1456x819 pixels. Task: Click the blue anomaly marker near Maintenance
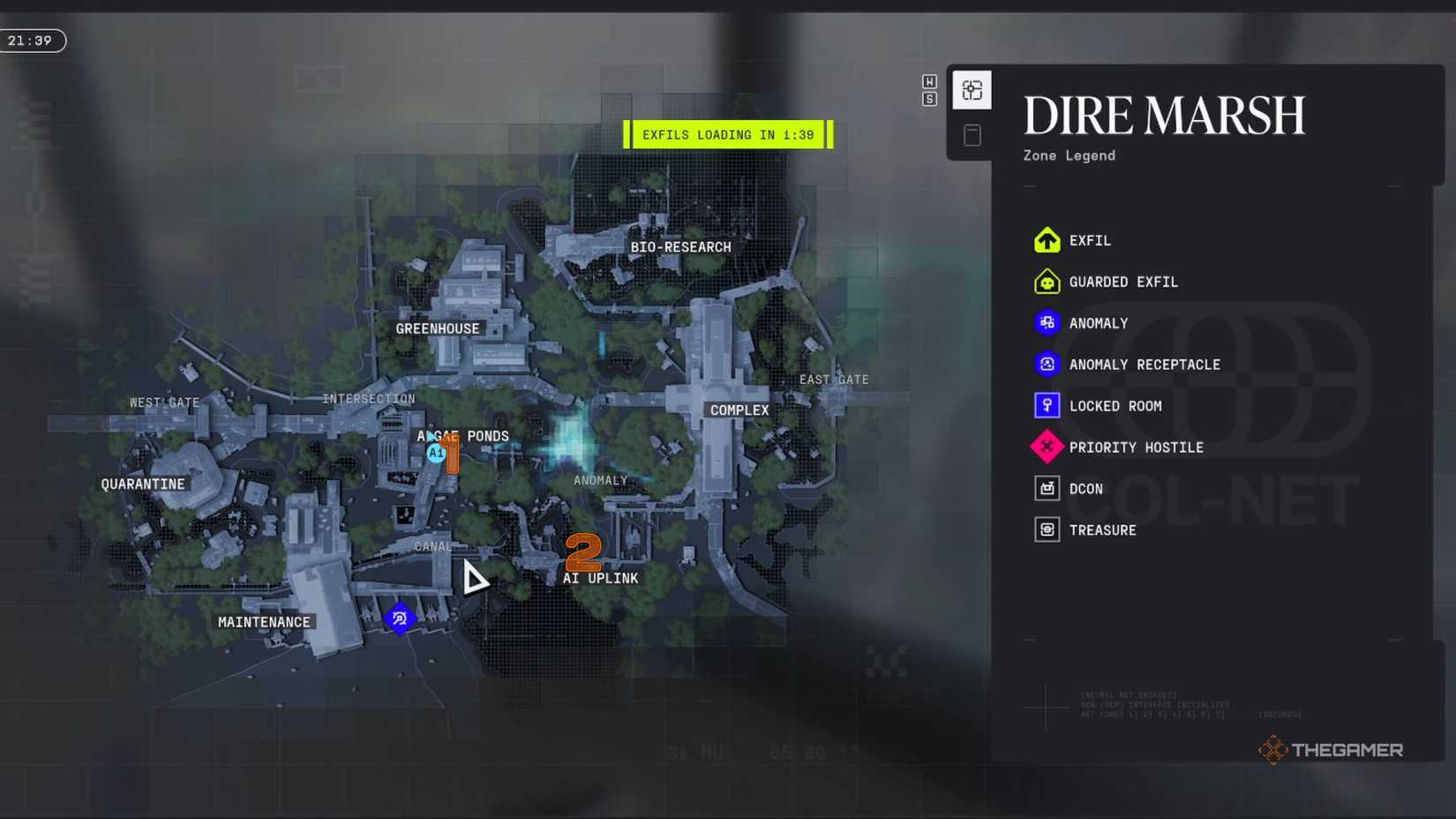tap(401, 619)
